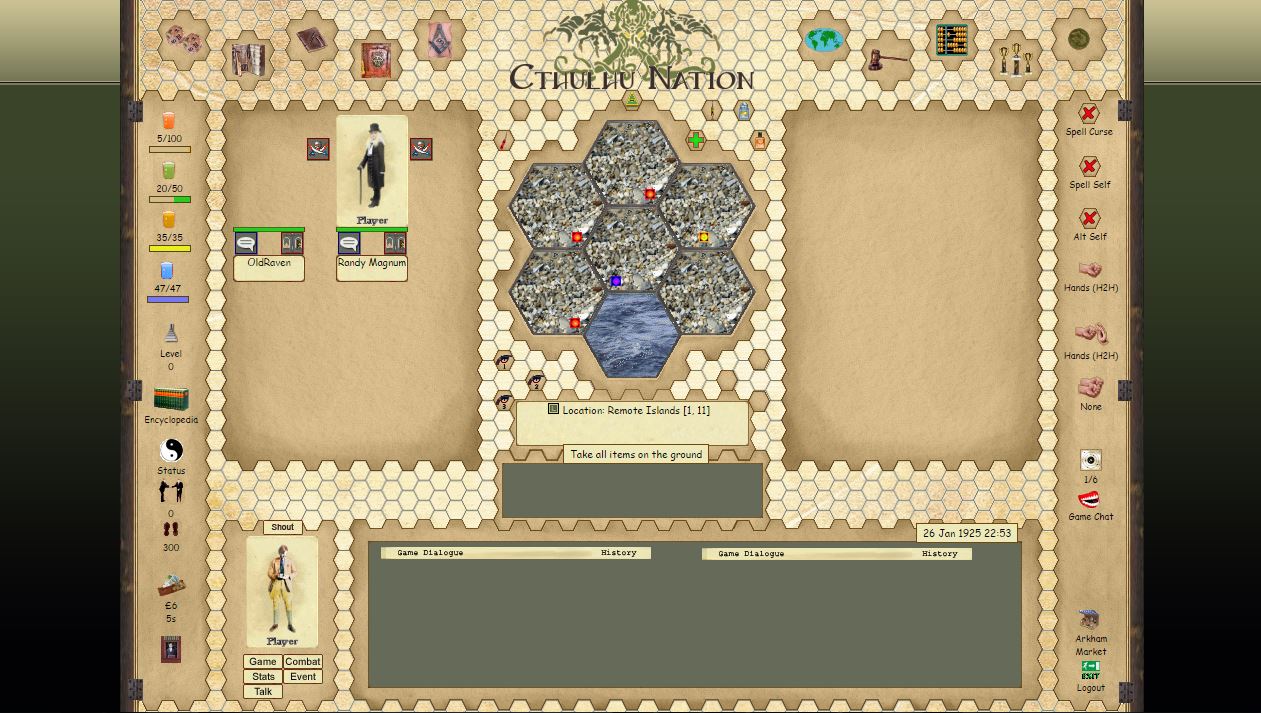Image resolution: width=1261 pixels, height=713 pixels.
Task: Switch to the Combat tab
Action: [x=302, y=662]
